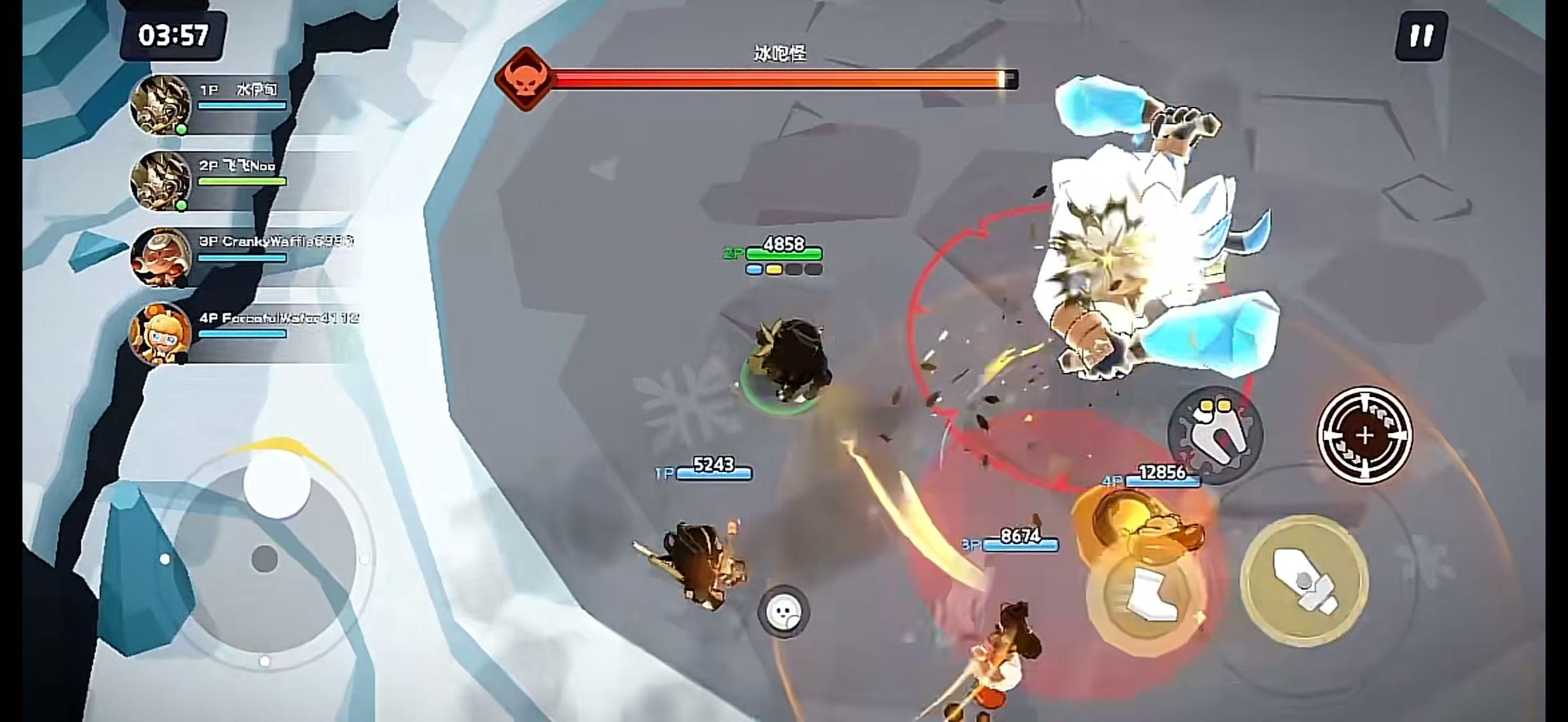
Task: Pause the game with the pause button
Action: click(1421, 36)
